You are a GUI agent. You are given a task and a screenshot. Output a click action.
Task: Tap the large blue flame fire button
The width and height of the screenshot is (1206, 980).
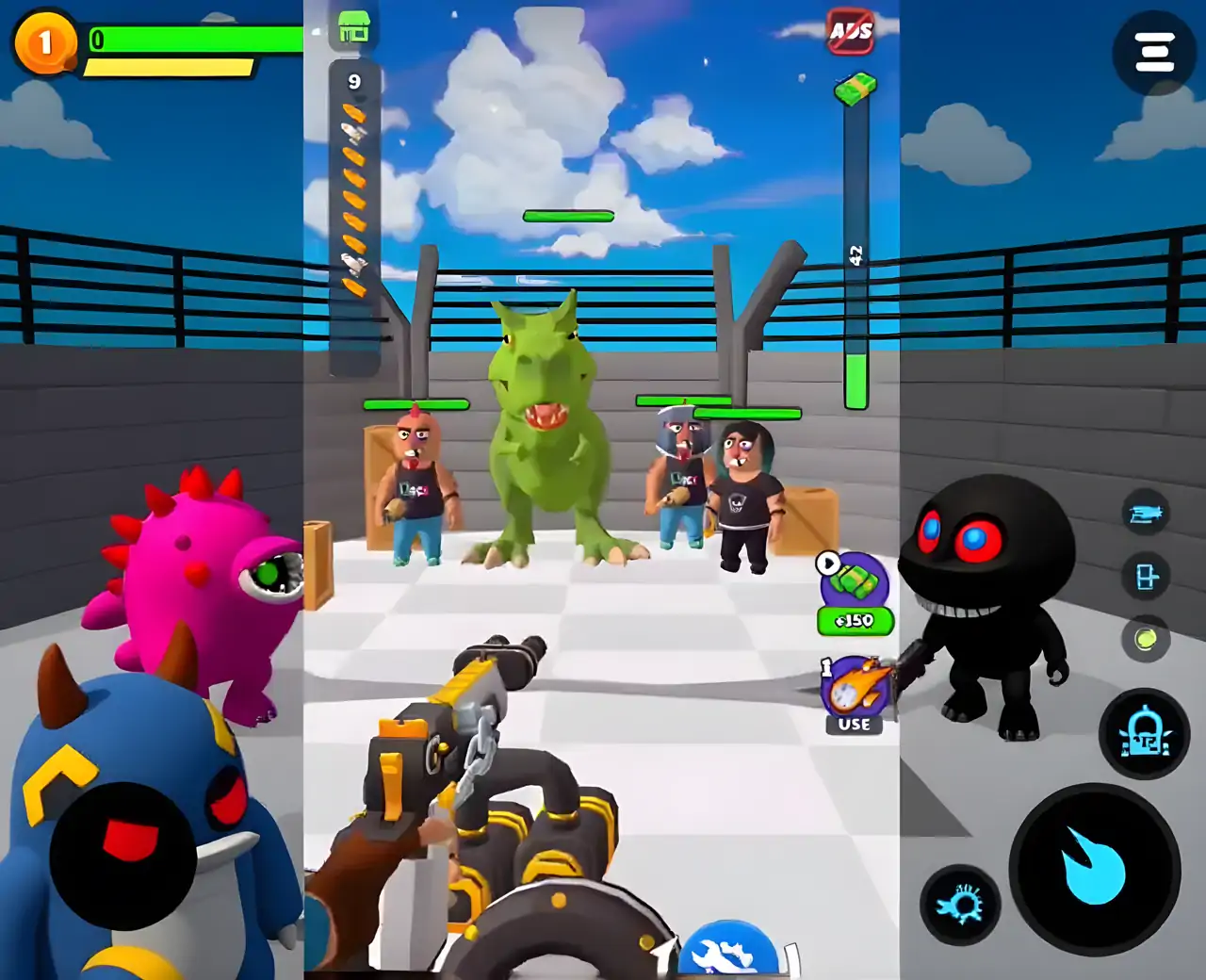[x=1094, y=869]
